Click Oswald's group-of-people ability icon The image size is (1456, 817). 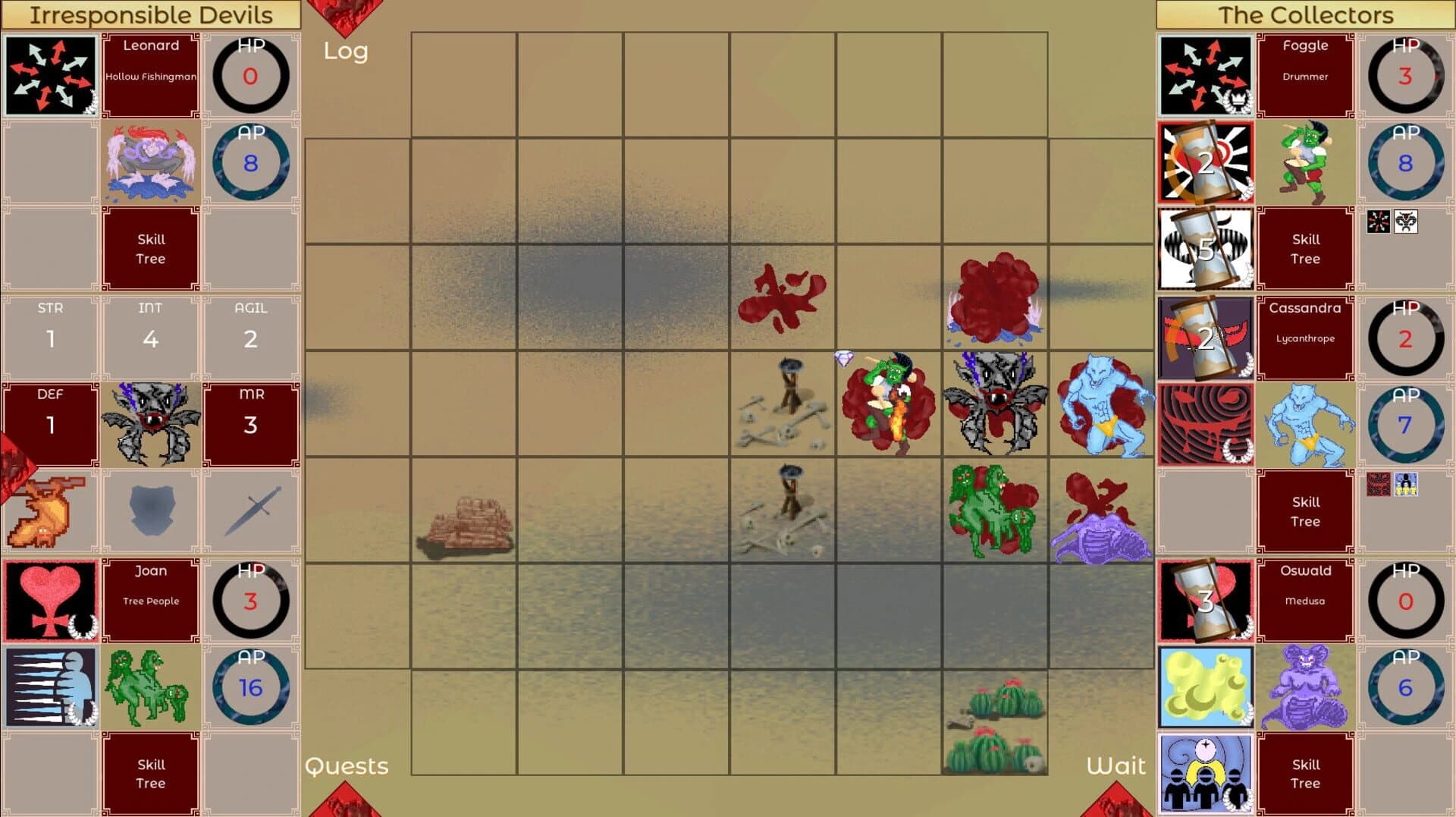point(1205,771)
